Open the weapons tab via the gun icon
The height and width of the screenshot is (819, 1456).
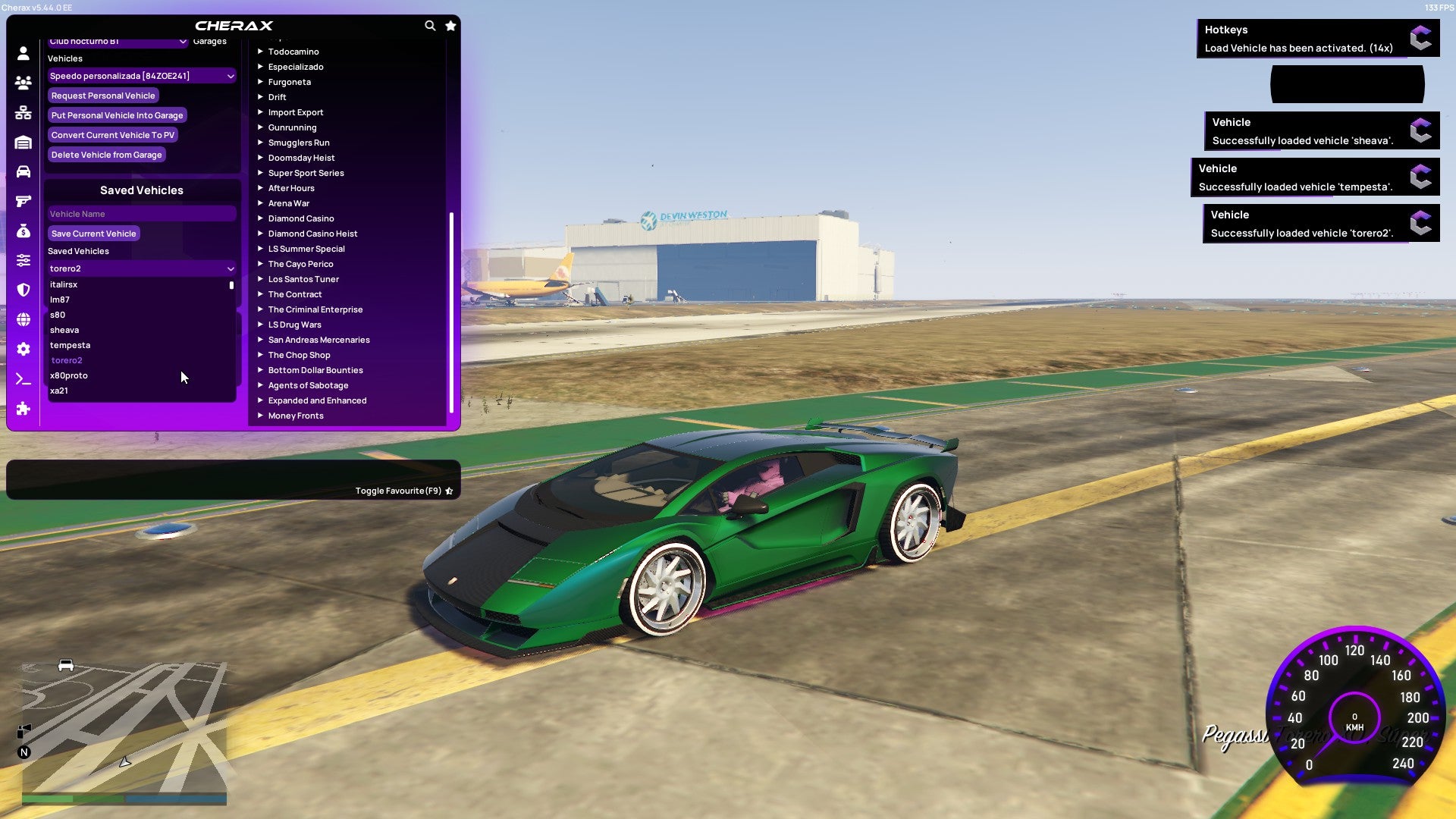(23, 201)
